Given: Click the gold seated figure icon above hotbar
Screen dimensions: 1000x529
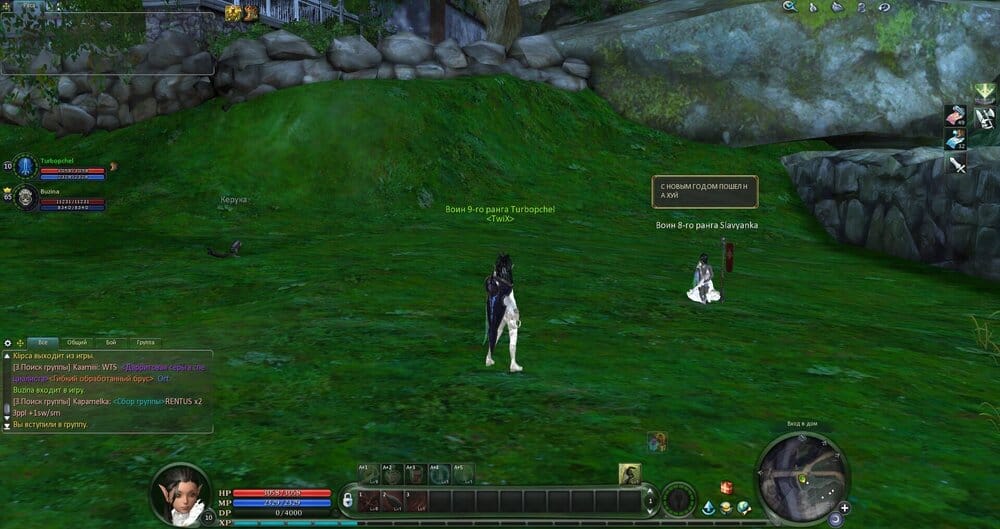Looking at the screenshot, I should coord(629,474).
